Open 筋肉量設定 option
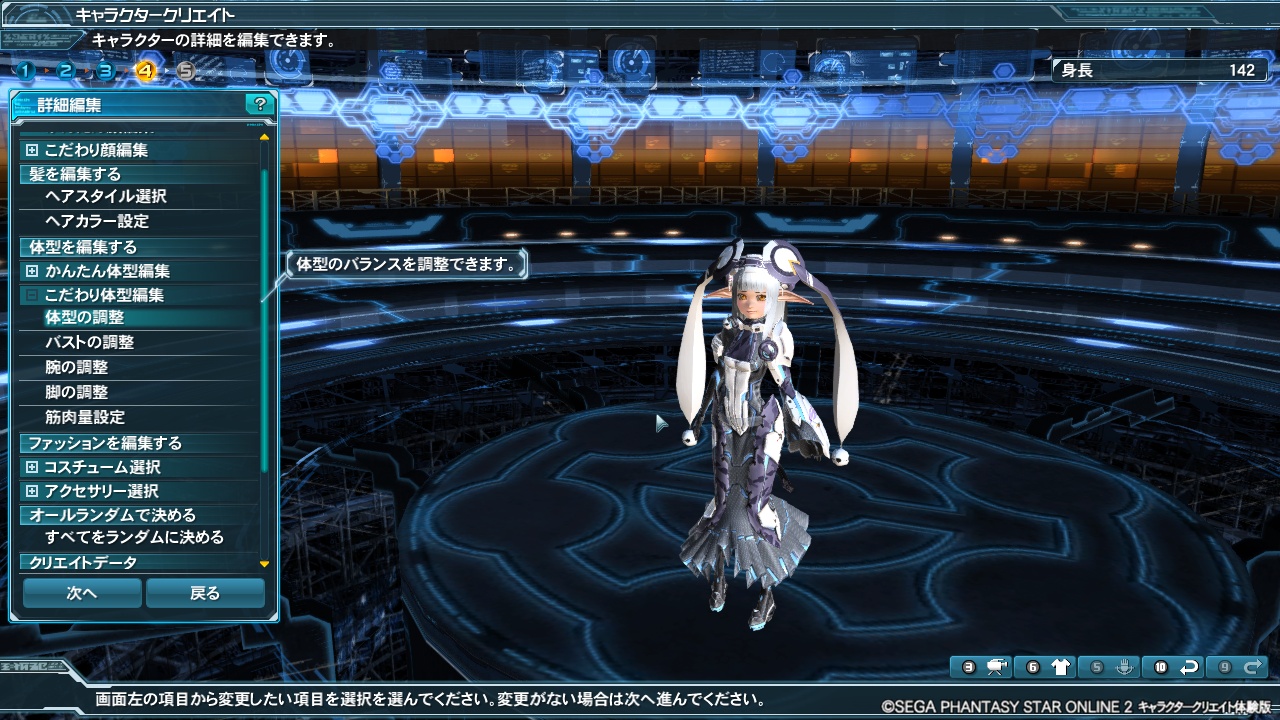1280x720 pixels. pyautogui.click(x=85, y=417)
